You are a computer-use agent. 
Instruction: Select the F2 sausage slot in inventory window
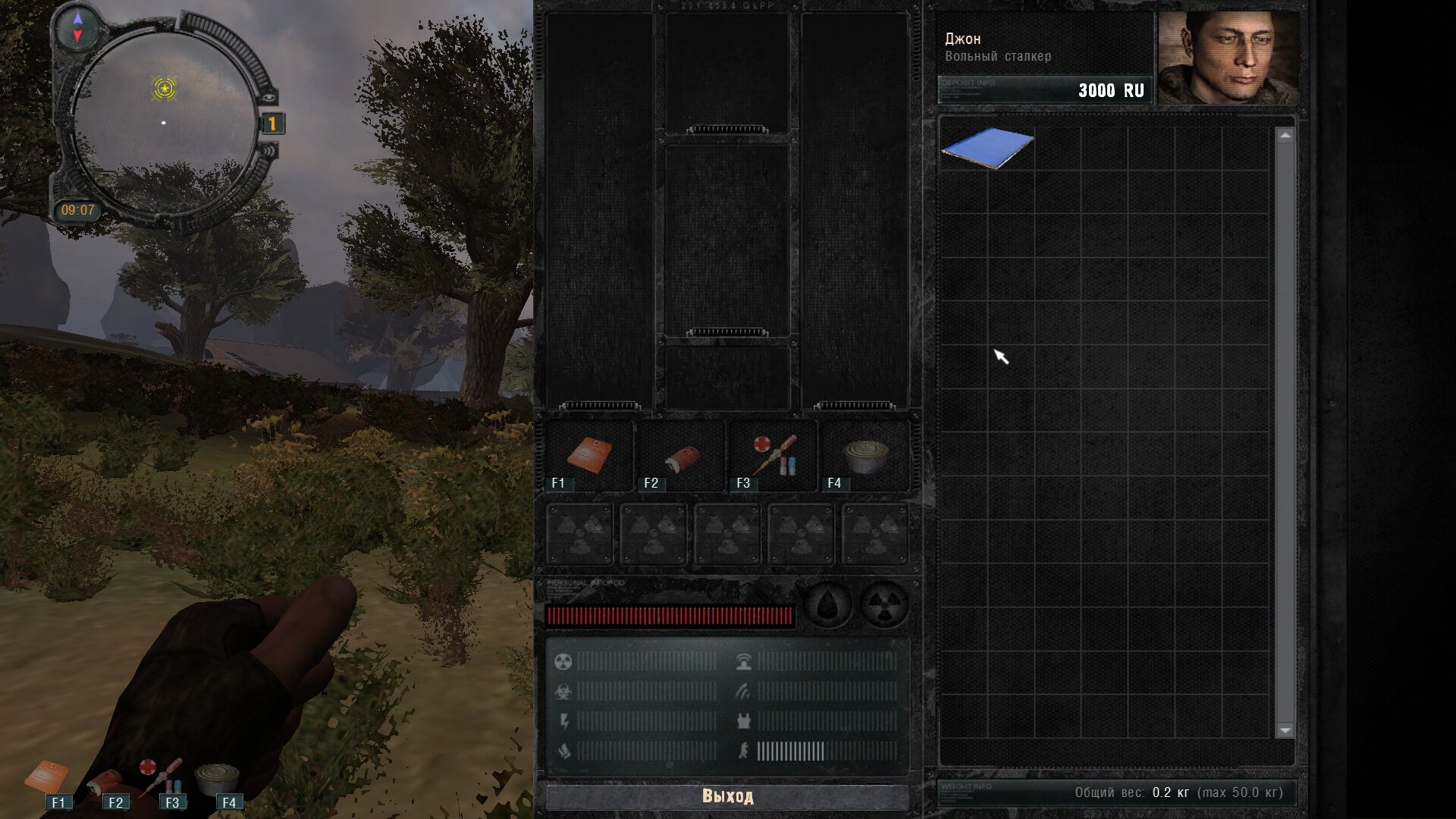pyautogui.click(x=681, y=457)
